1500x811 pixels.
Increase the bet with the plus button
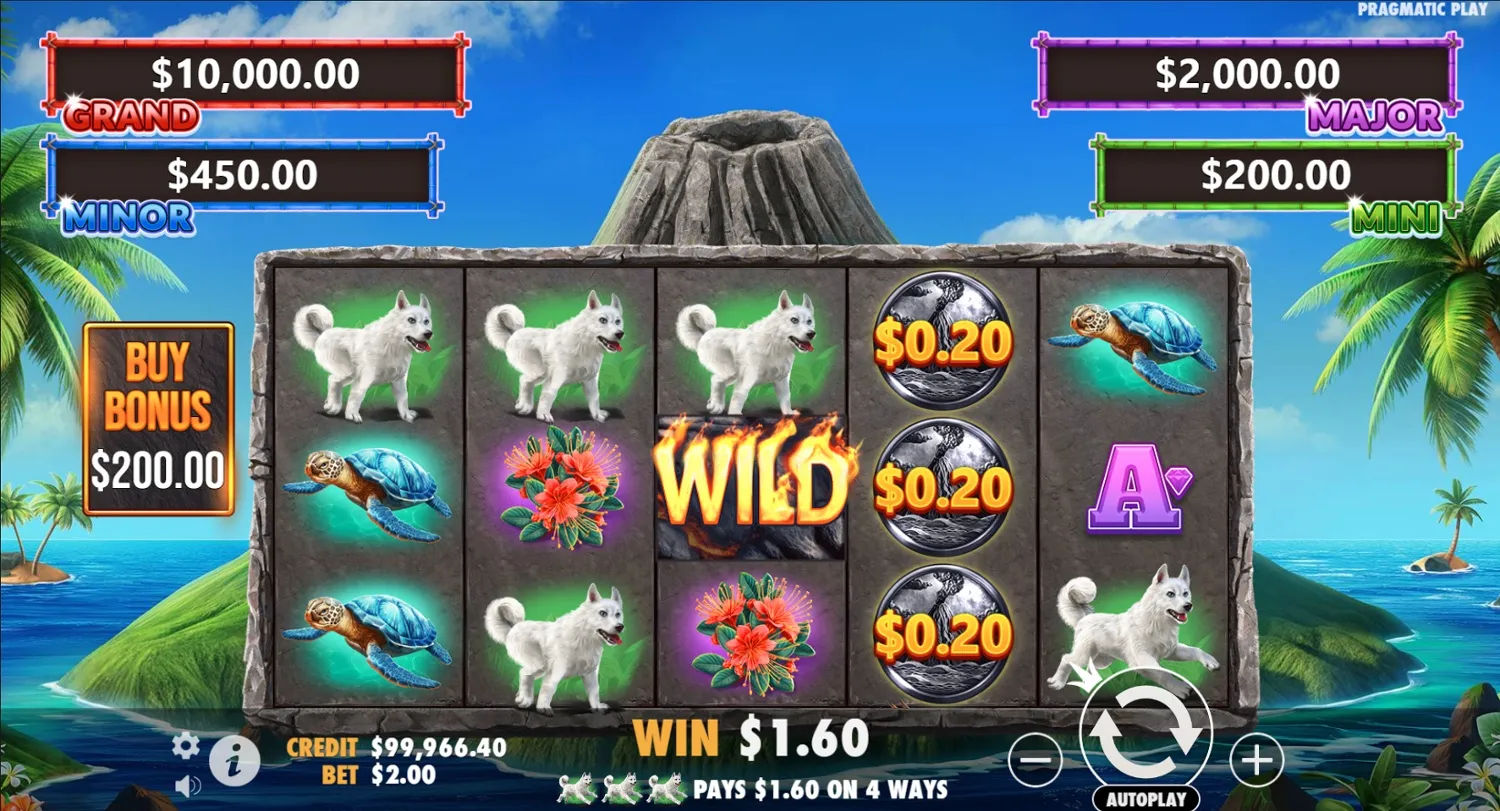pyautogui.click(x=1257, y=762)
